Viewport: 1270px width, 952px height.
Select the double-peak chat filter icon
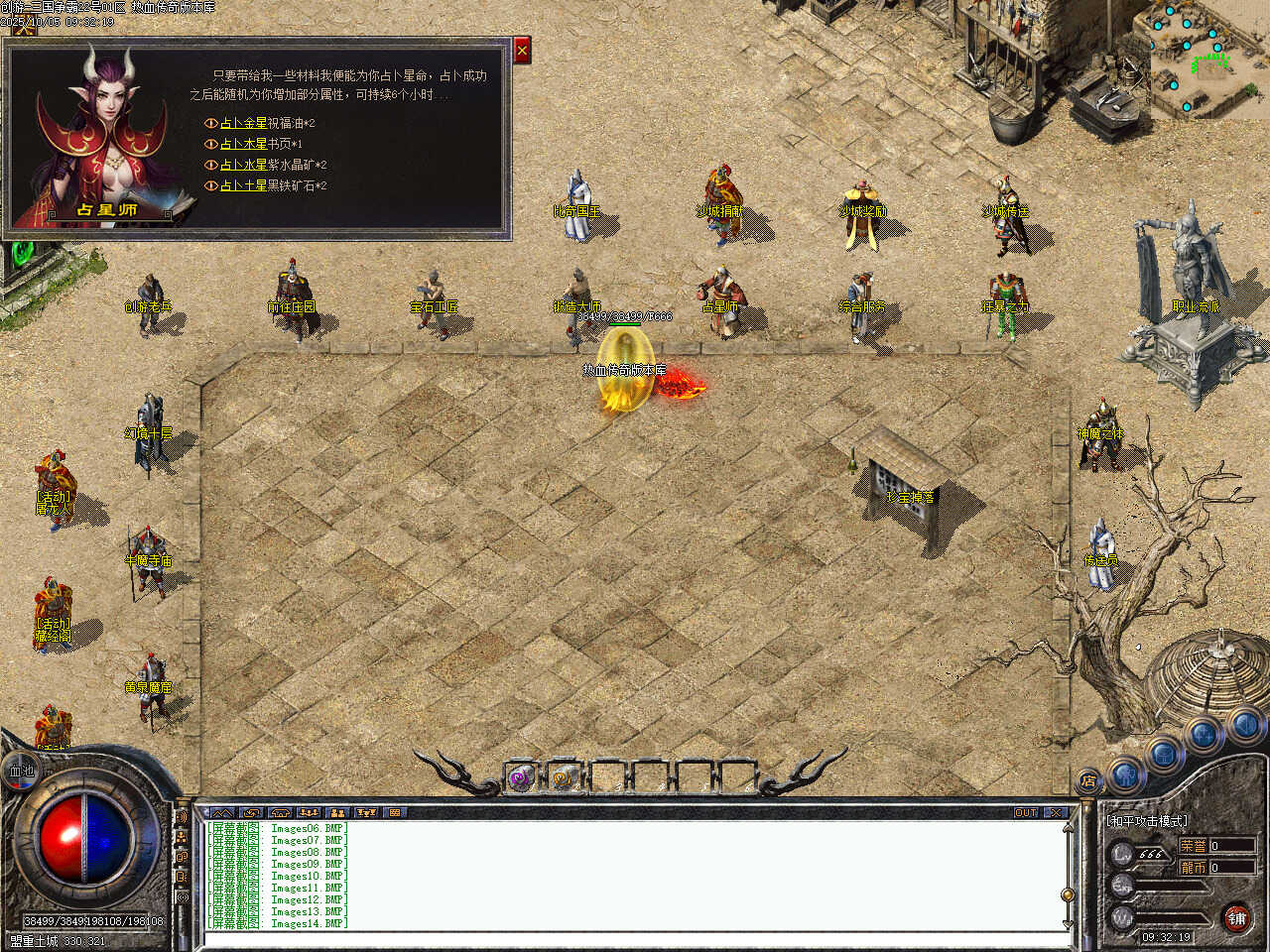point(222,812)
